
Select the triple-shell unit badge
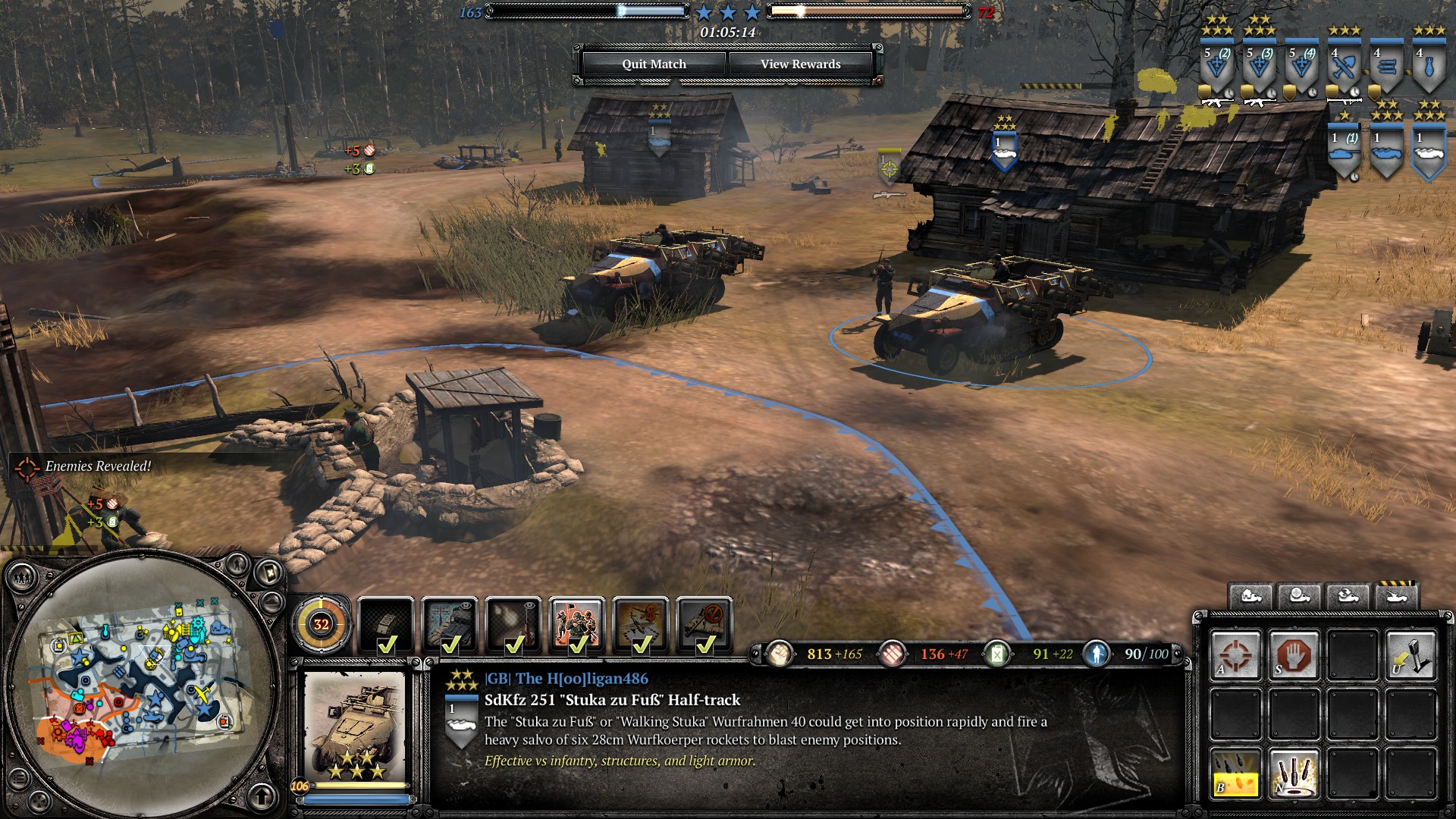click(1386, 68)
